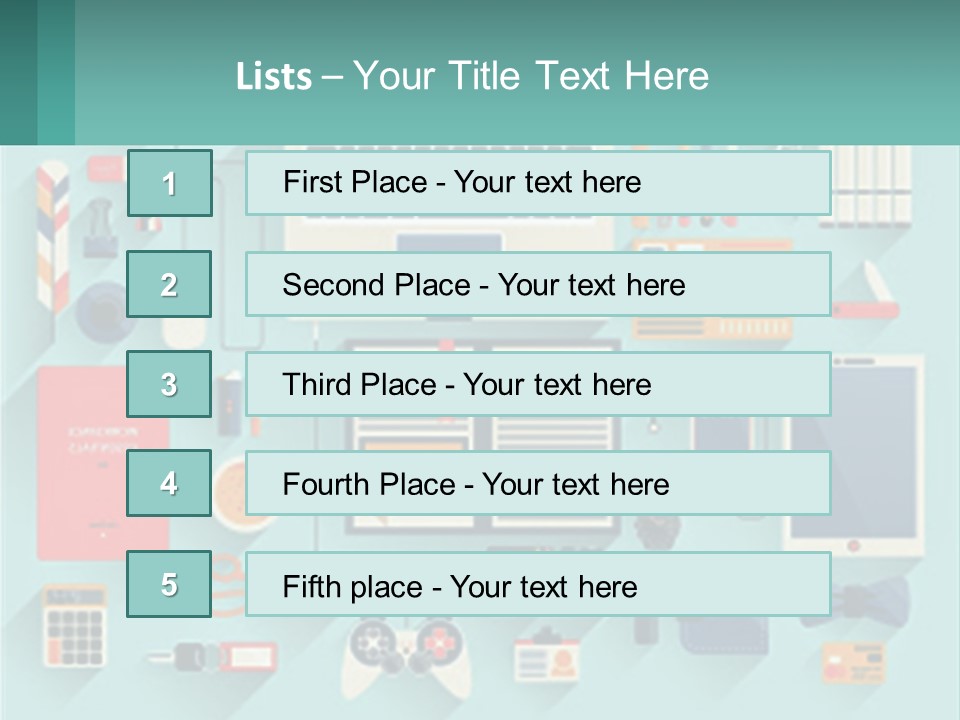Pick the Third Place text row
Screen dimensions: 960x720
[x=538, y=384]
